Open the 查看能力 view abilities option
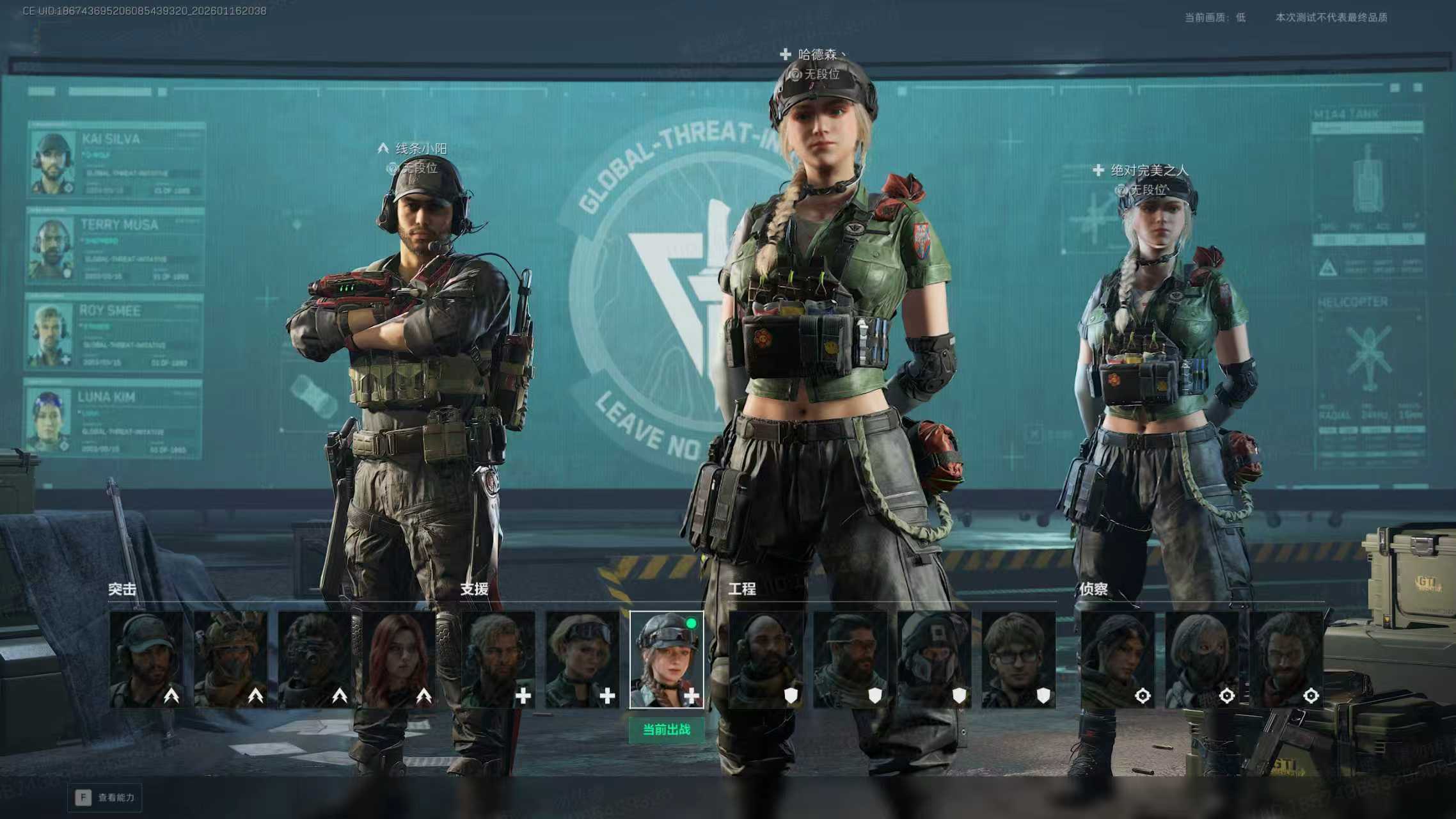Viewport: 1456px width, 819px height. point(106,798)
